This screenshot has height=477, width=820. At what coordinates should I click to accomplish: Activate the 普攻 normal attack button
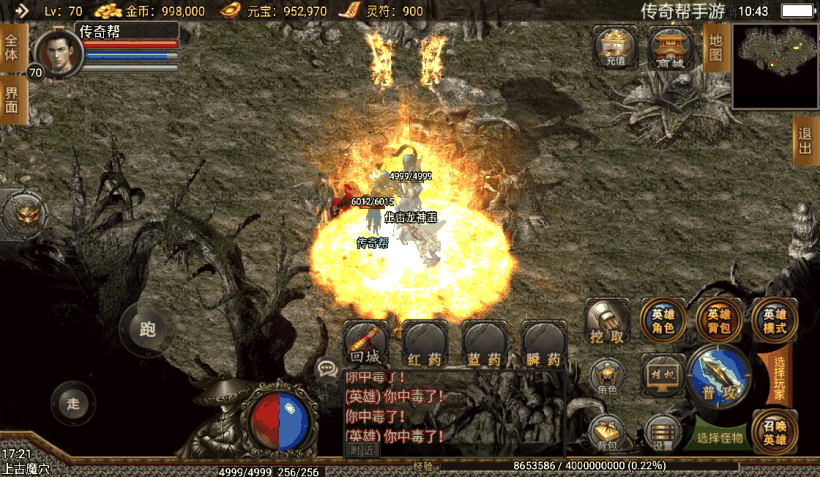[x=719, y=377]
